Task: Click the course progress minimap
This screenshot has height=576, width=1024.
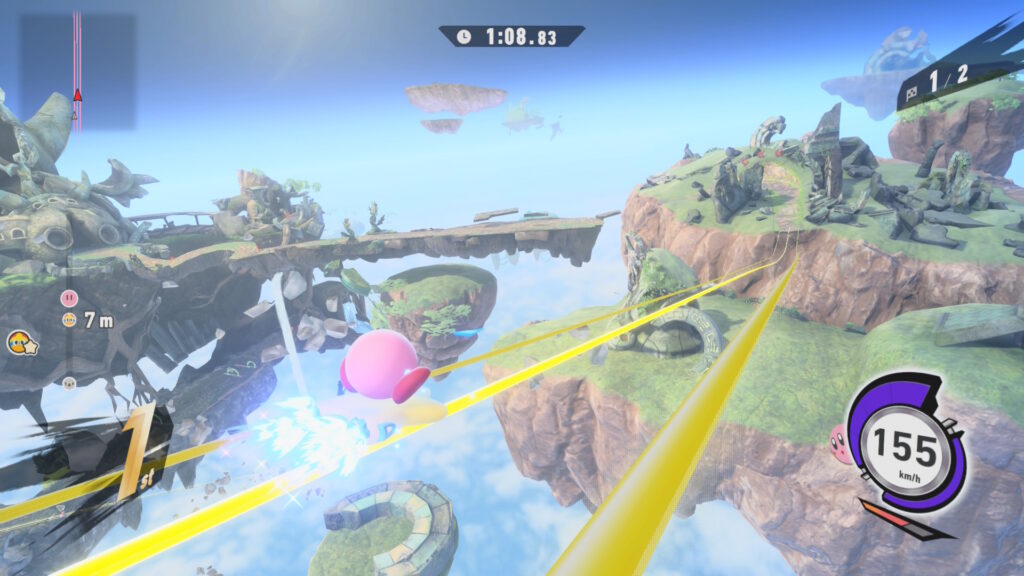Action: (x=78, y=70)
